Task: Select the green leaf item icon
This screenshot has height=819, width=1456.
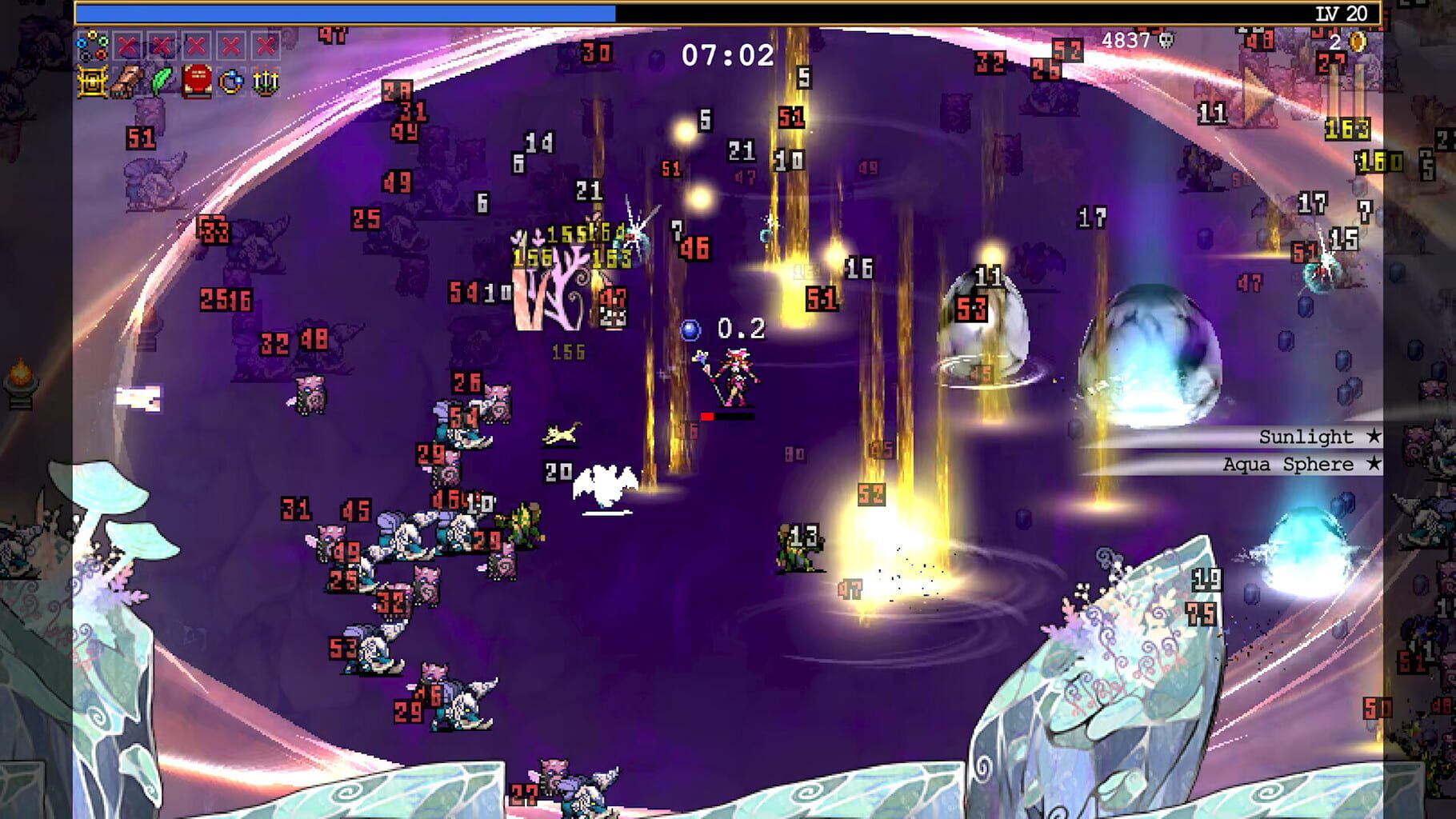Action: (162, 80)
